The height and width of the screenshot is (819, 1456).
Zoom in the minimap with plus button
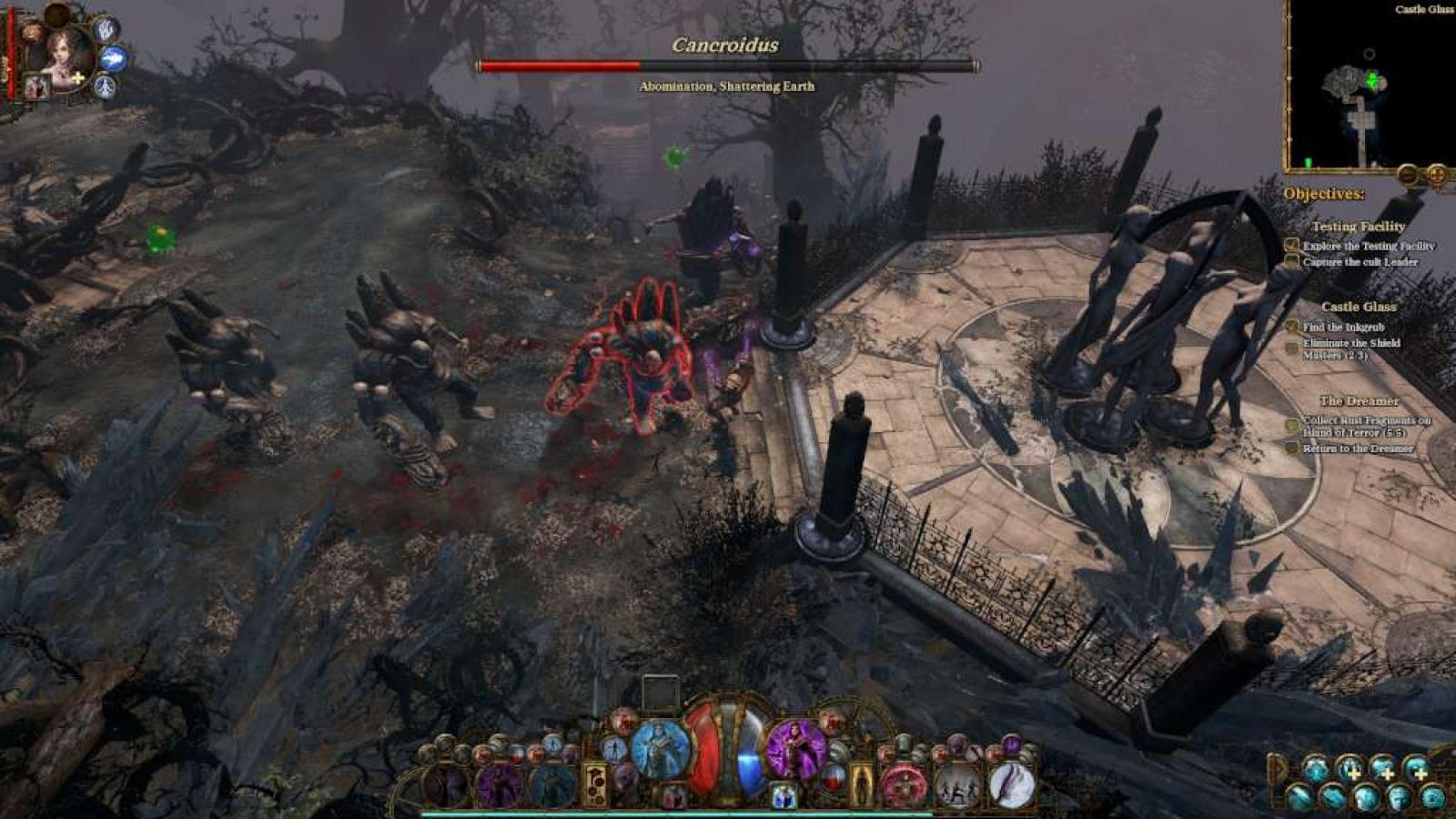click(1437, 173)
